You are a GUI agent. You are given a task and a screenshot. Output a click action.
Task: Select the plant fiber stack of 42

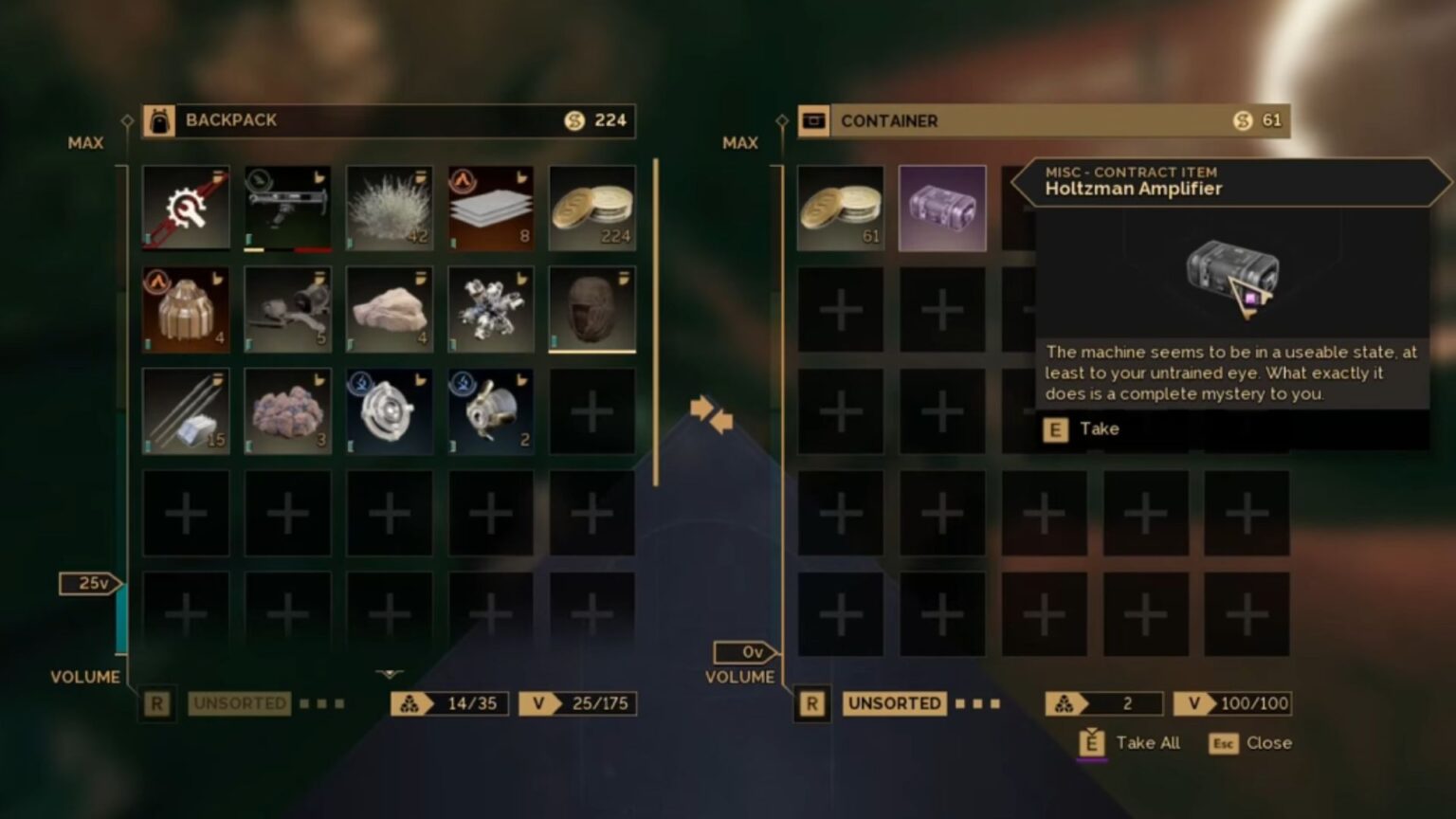(x=390, y=207)
